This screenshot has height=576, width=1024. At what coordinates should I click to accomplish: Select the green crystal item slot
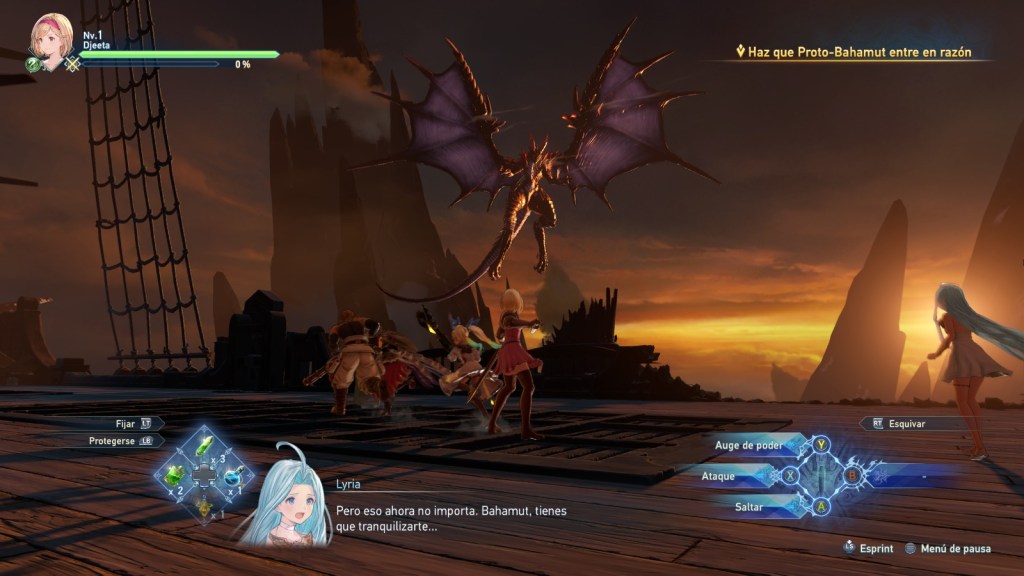(x=204, y=445)
